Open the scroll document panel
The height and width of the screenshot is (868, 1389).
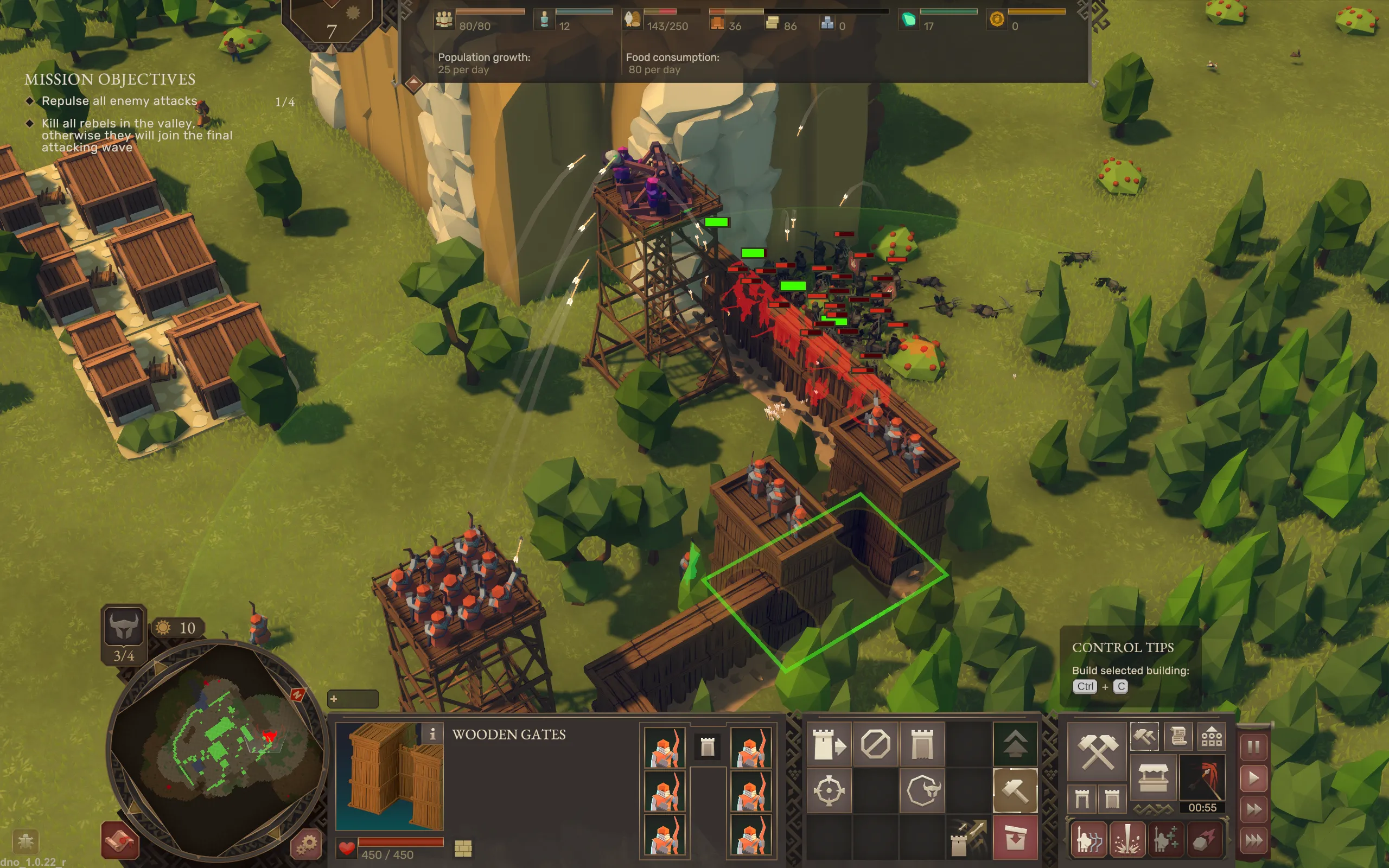point(1178,737)
